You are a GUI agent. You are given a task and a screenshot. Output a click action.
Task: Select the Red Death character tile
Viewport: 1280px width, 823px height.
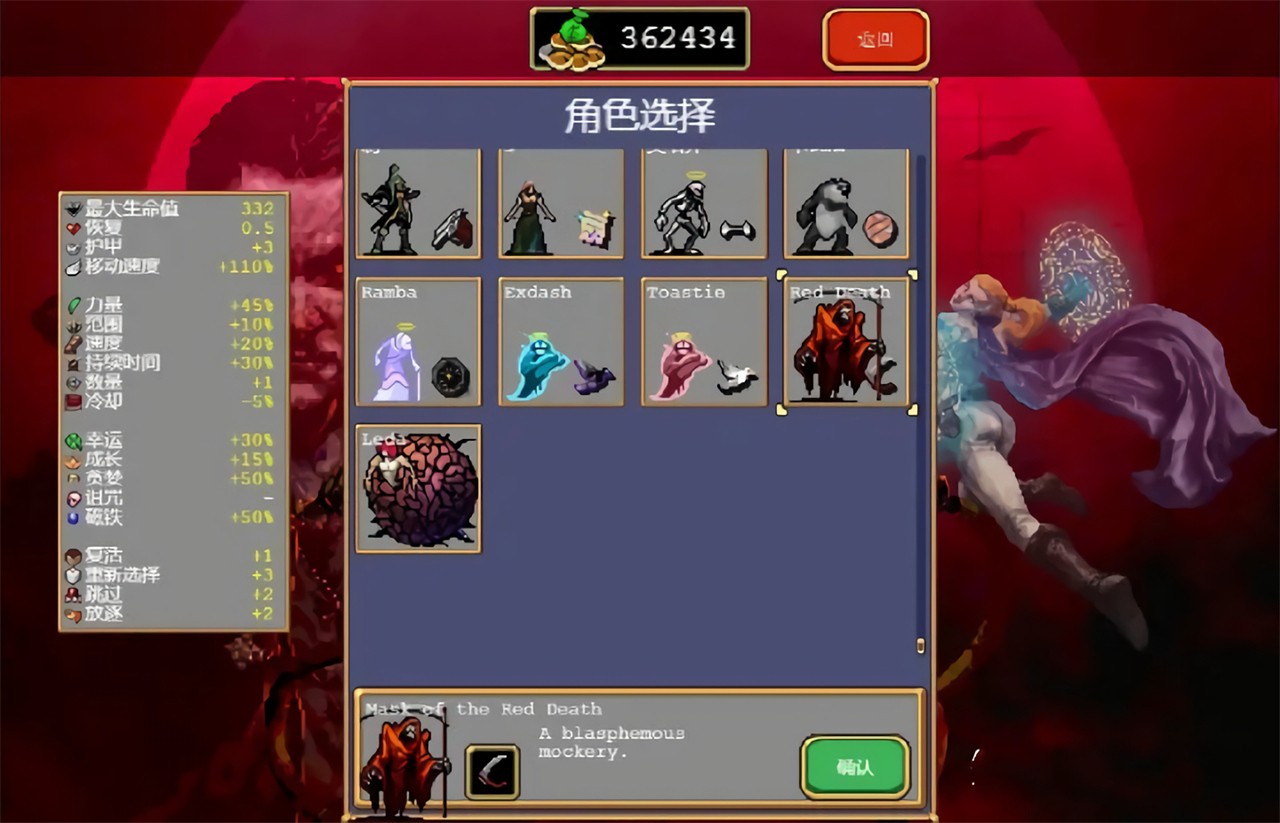pos(846,342)
